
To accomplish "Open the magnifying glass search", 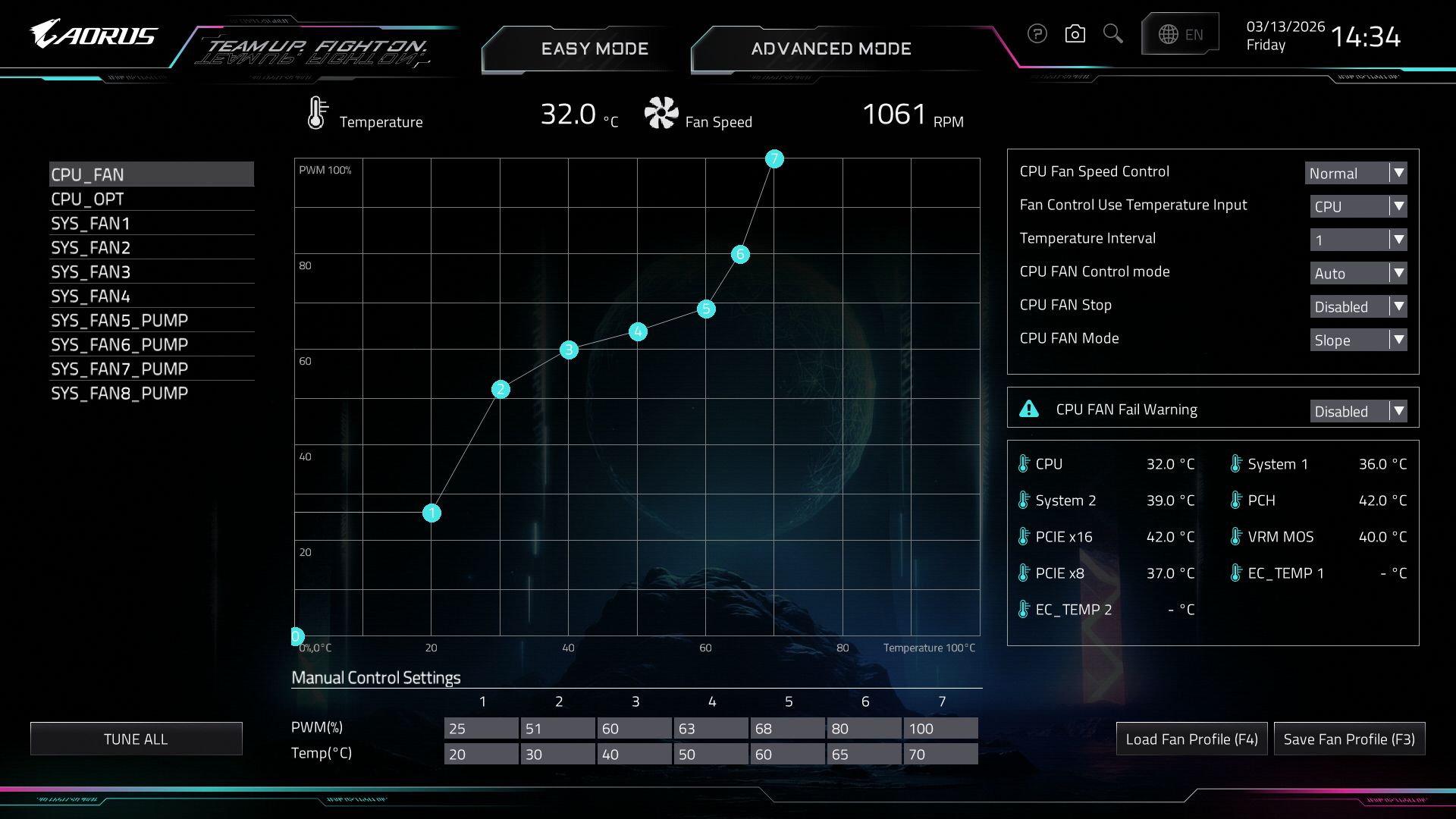I will (1112, 34).
